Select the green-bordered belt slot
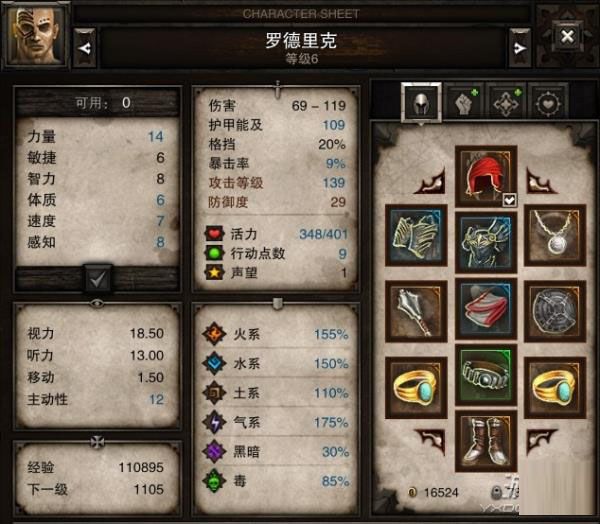The image size is (600, 524). [486, 376]
